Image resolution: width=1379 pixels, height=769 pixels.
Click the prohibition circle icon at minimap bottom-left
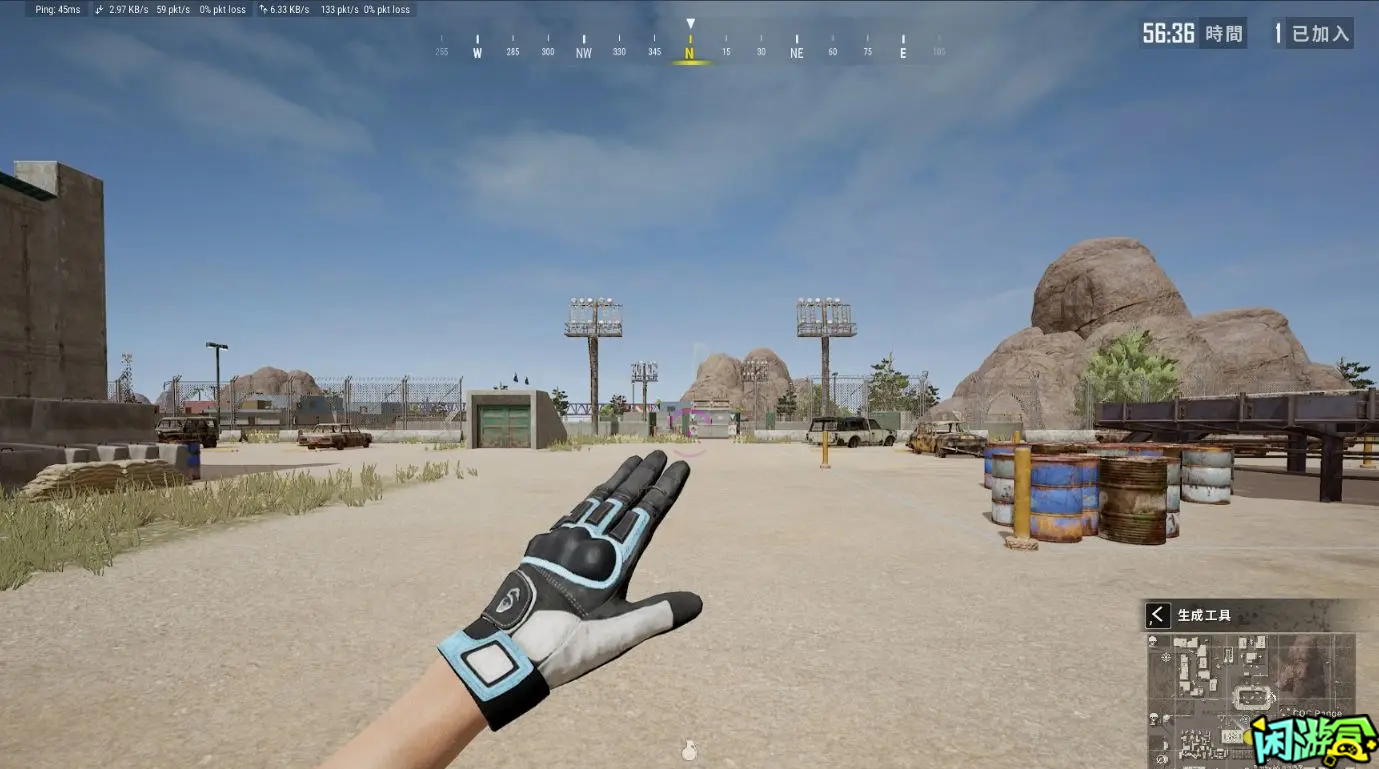point(1161,757)
